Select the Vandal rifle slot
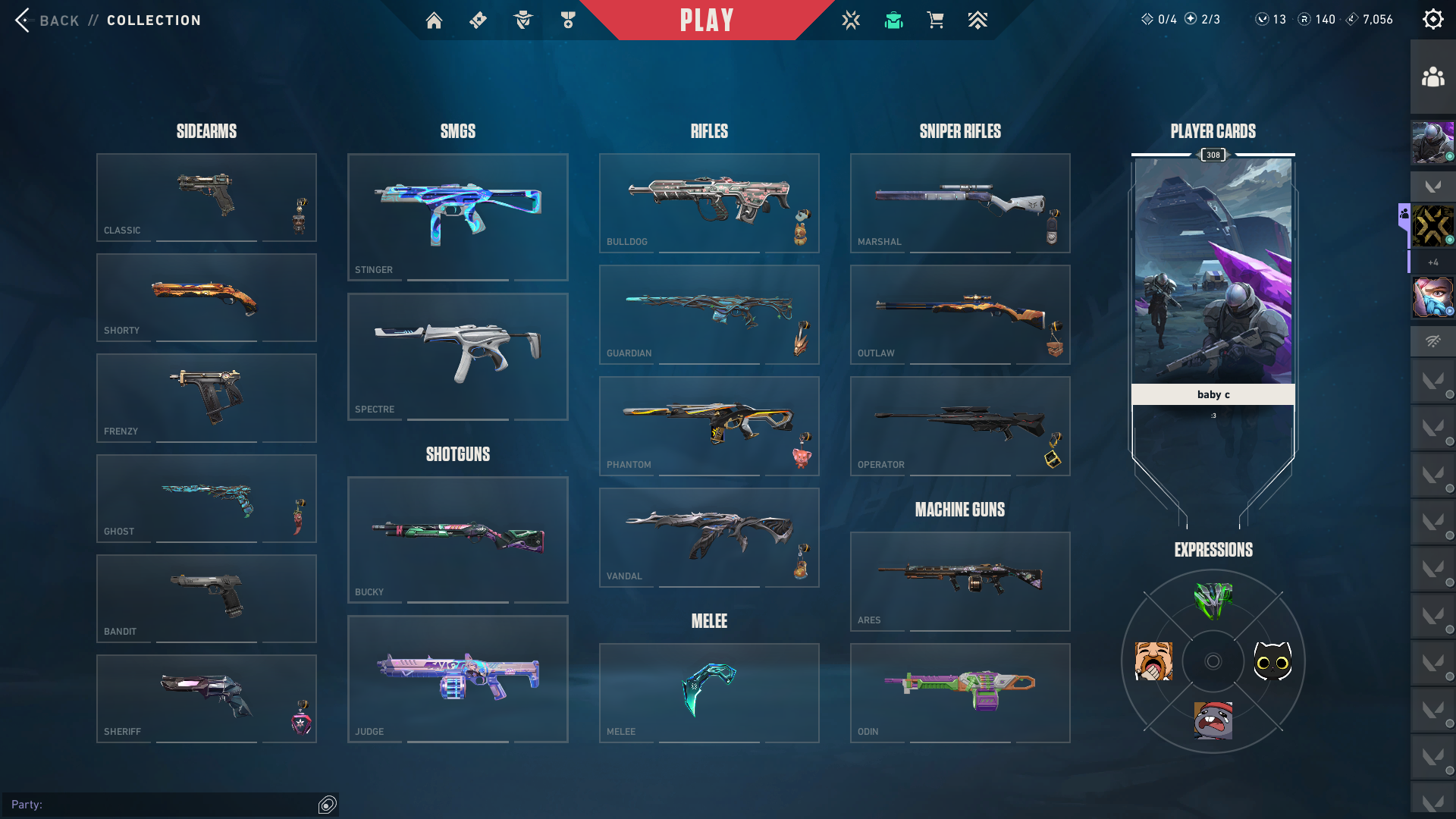Image resolution: width=1456 pixels, height=819 pixels. click(x=709, y=537)
